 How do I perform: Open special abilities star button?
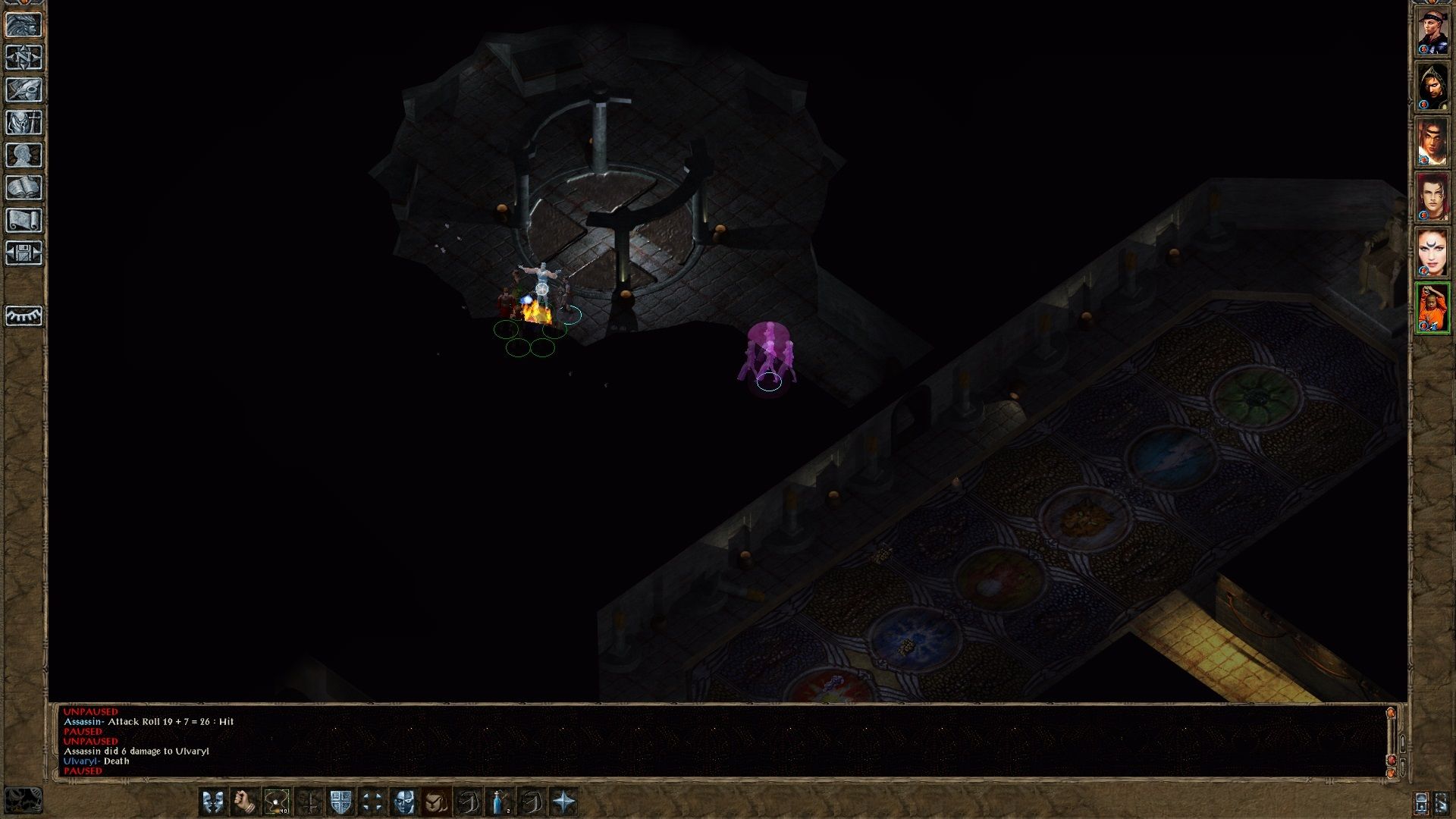tap(563, 802)
